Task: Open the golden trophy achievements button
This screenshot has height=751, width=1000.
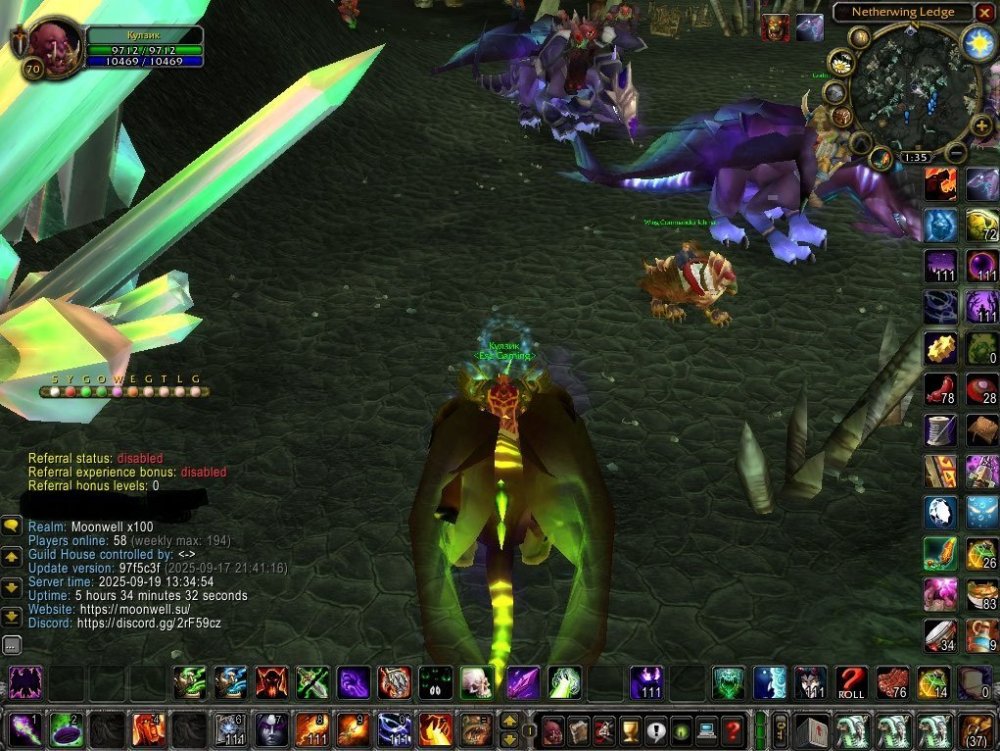Action: 630,729
